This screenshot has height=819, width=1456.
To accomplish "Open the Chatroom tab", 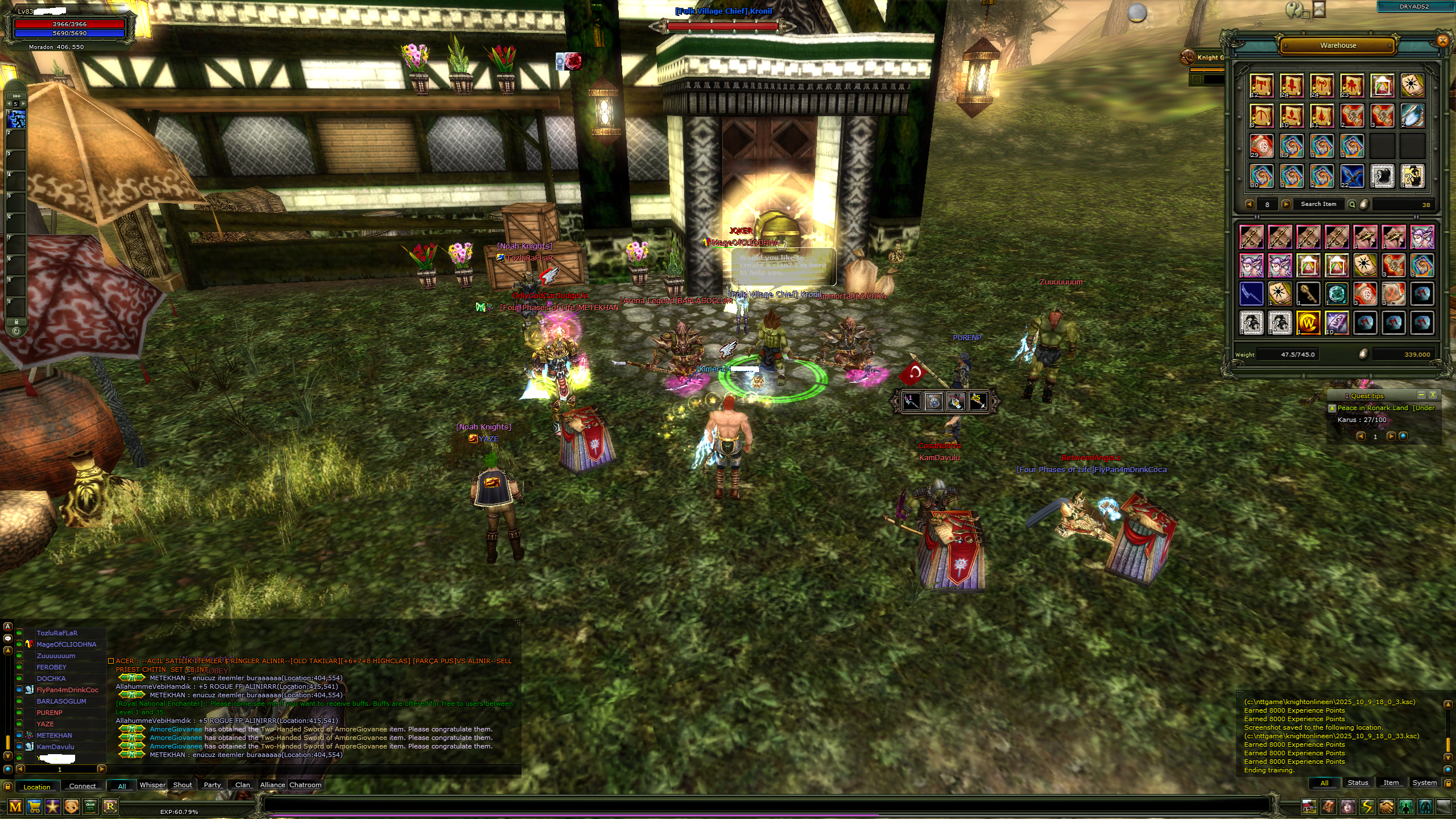I will pyautogui.click(x=305, y=785).
